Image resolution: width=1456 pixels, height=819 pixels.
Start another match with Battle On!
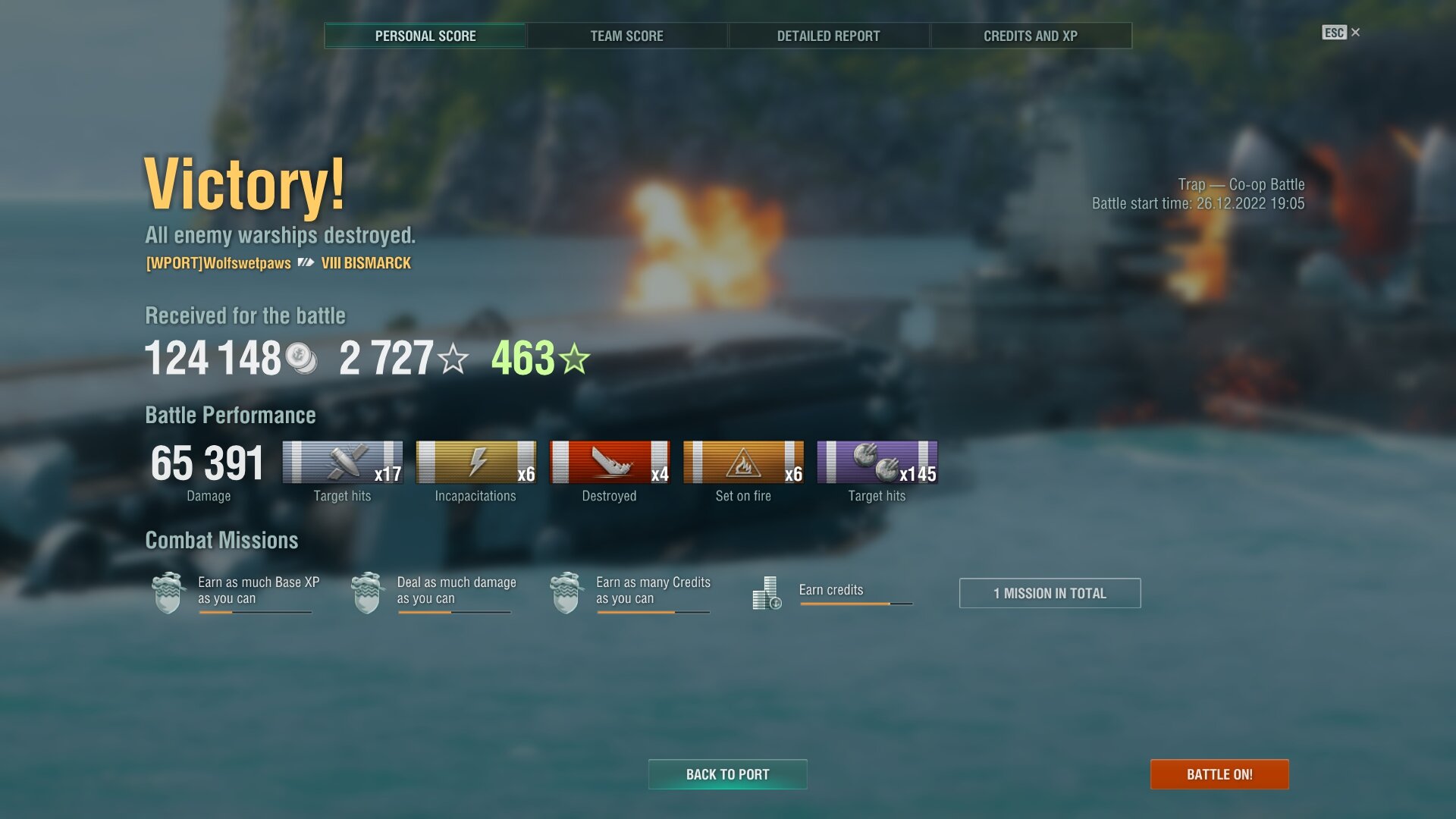1219,774
